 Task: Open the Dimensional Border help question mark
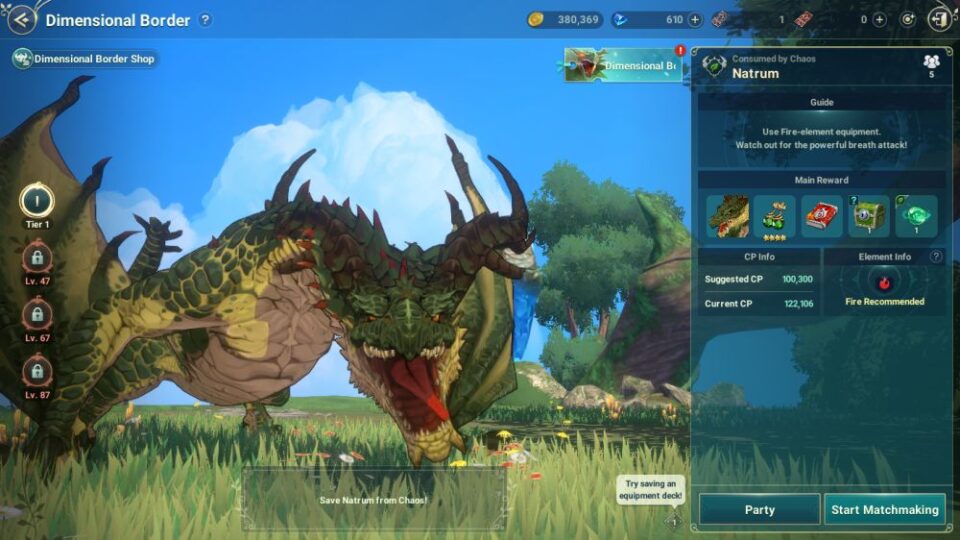(x=205, y=20)
